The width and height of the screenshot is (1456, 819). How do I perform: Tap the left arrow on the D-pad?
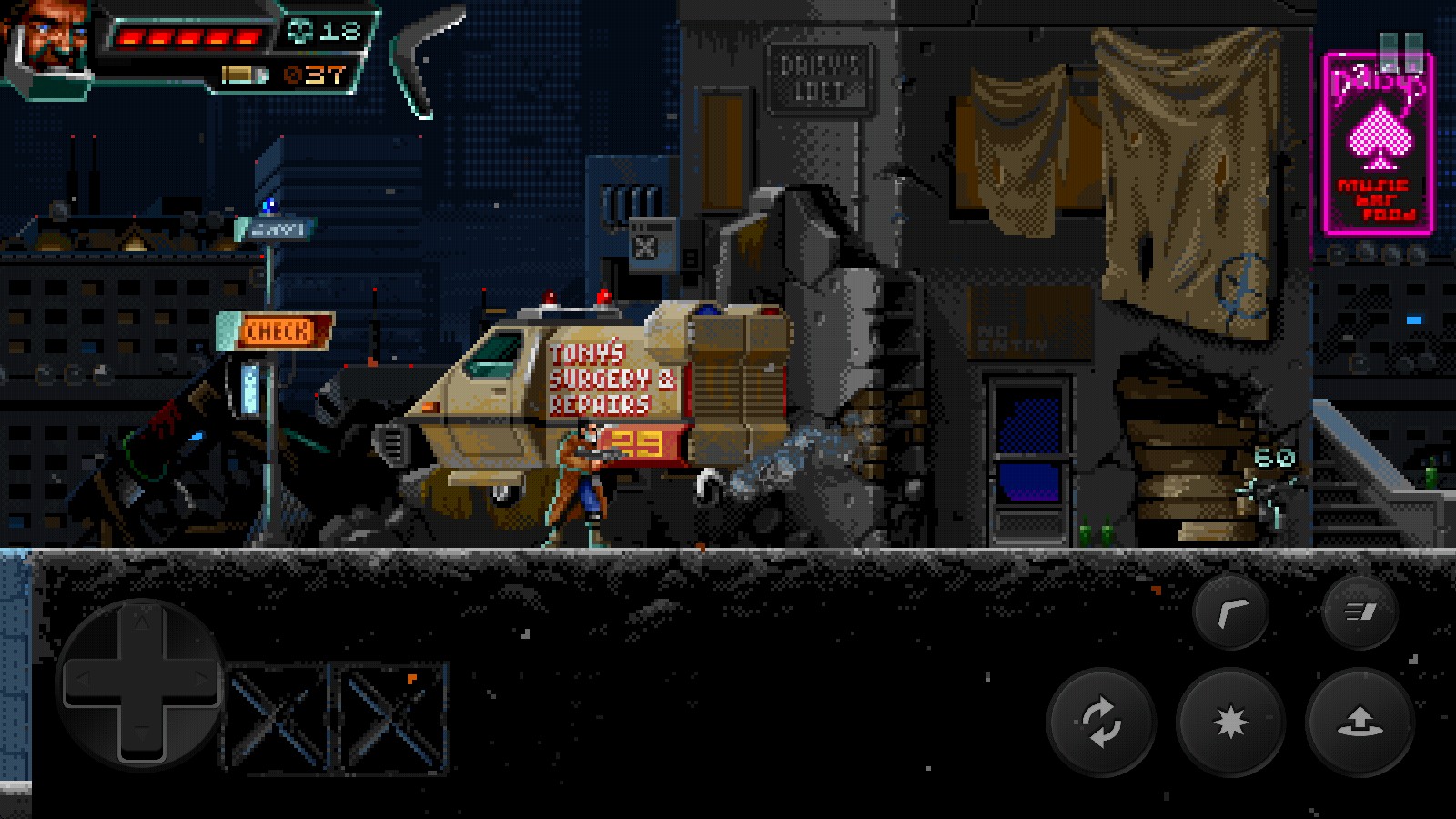coord(83,679)
